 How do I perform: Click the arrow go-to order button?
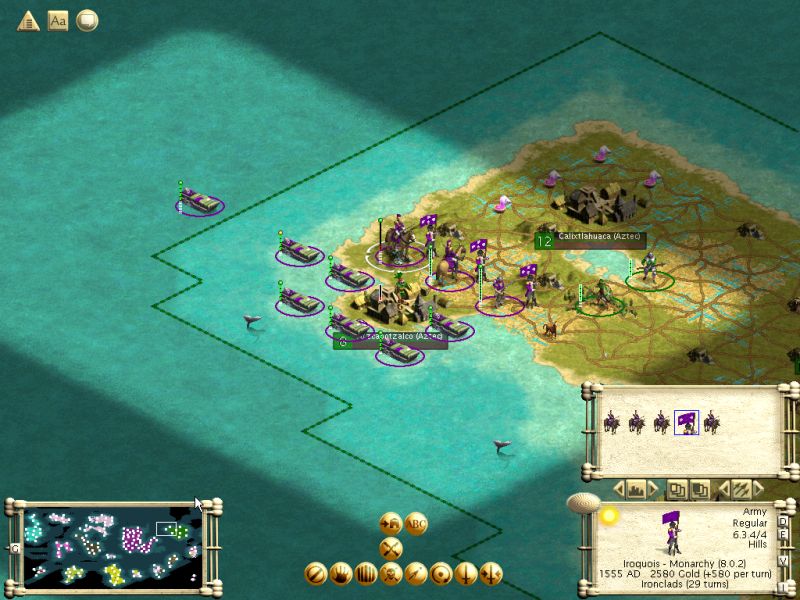point(416,574)
